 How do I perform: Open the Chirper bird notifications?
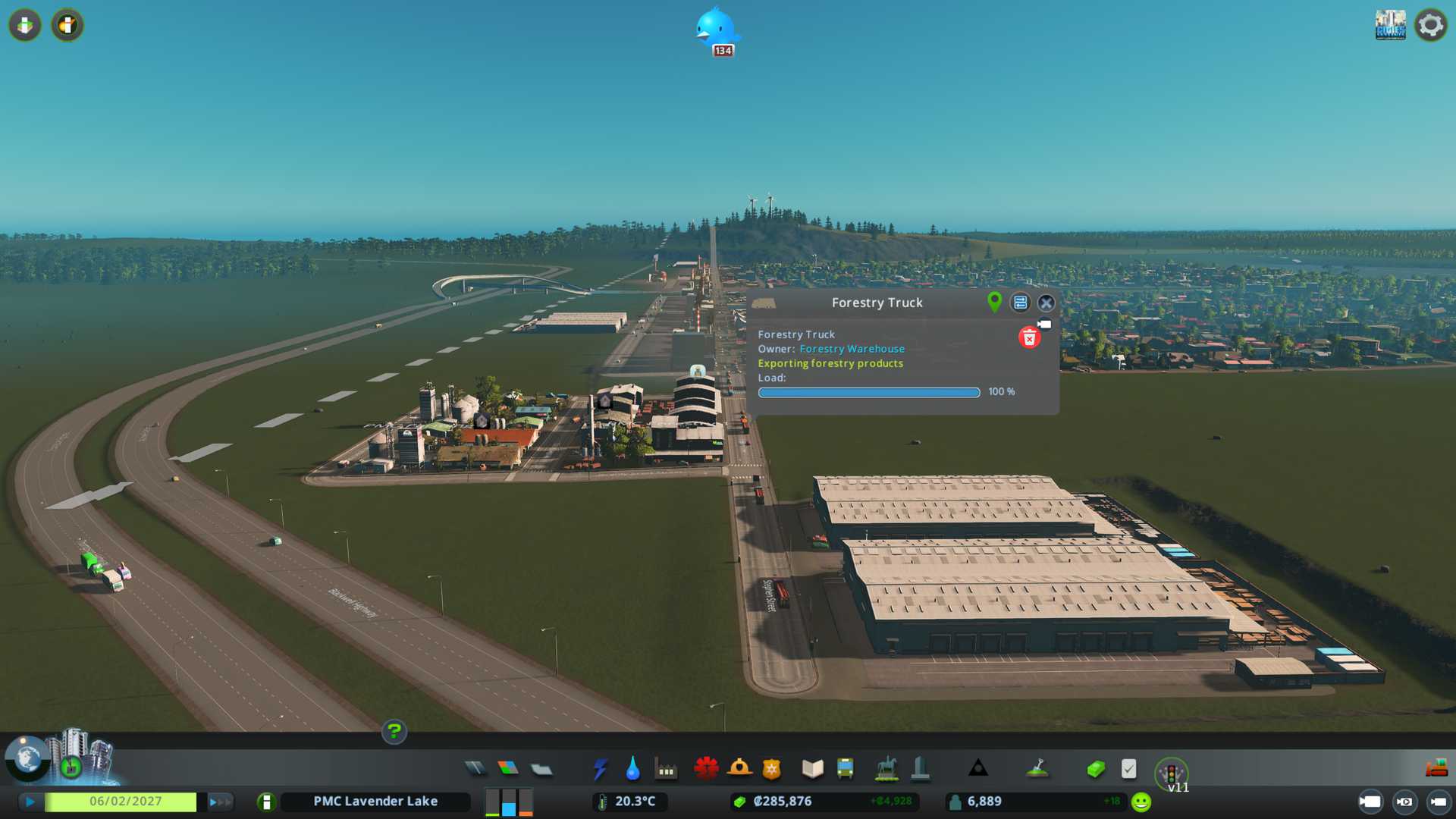pos(715,30)
